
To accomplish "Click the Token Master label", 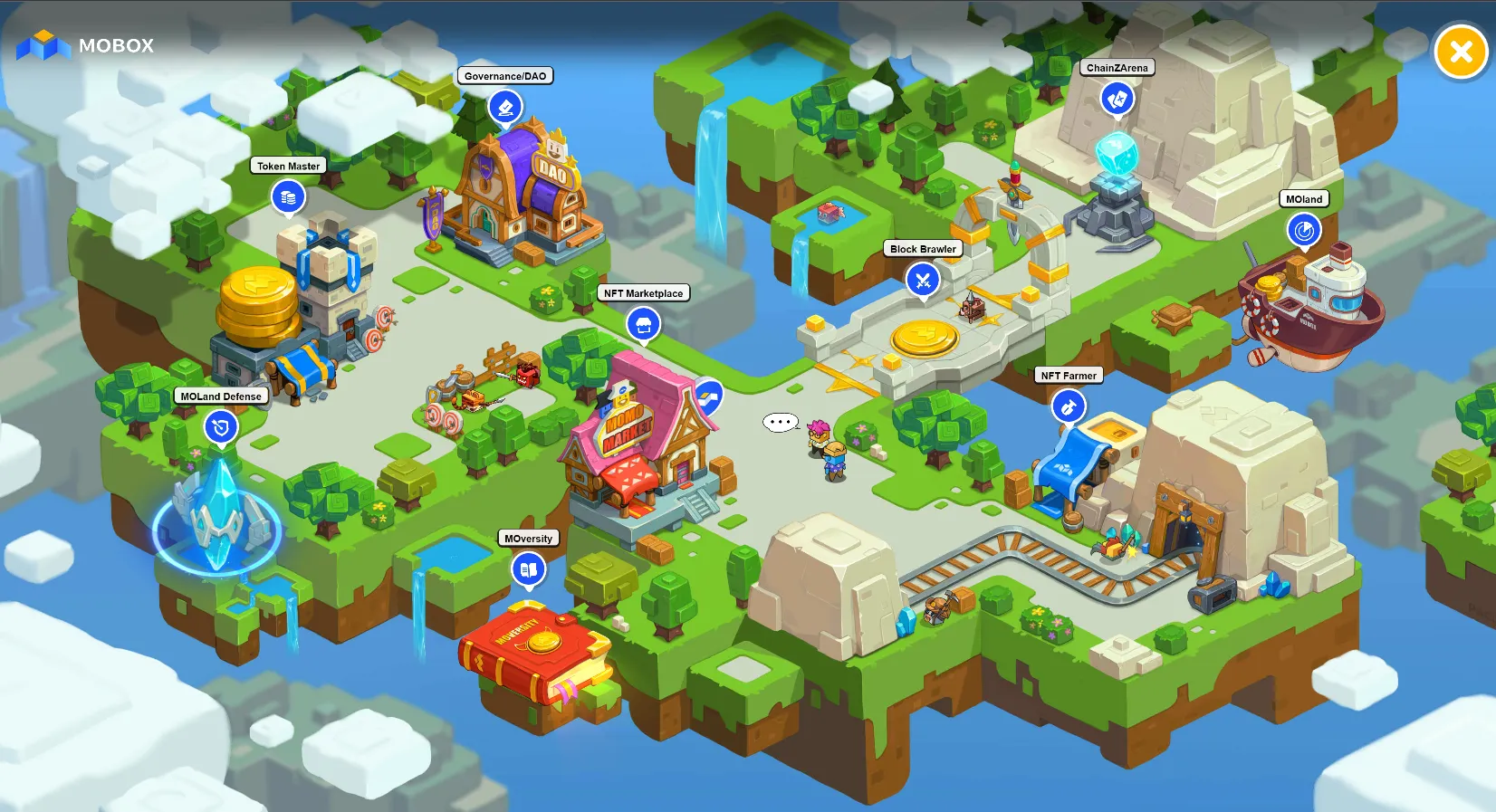I will pos(288,166).
